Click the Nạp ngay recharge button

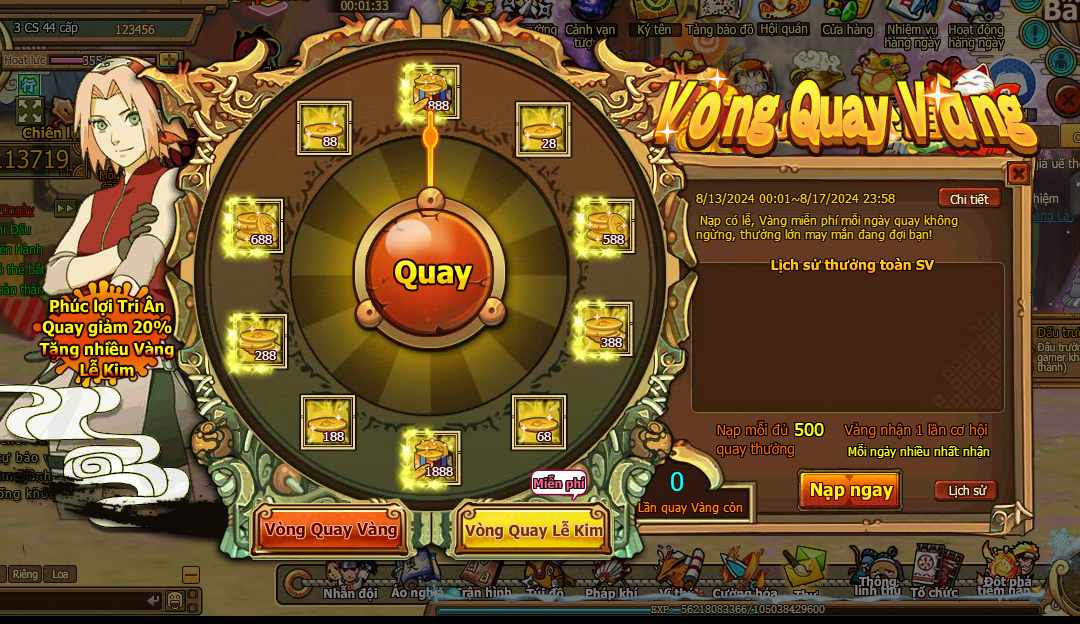(850, 490)
